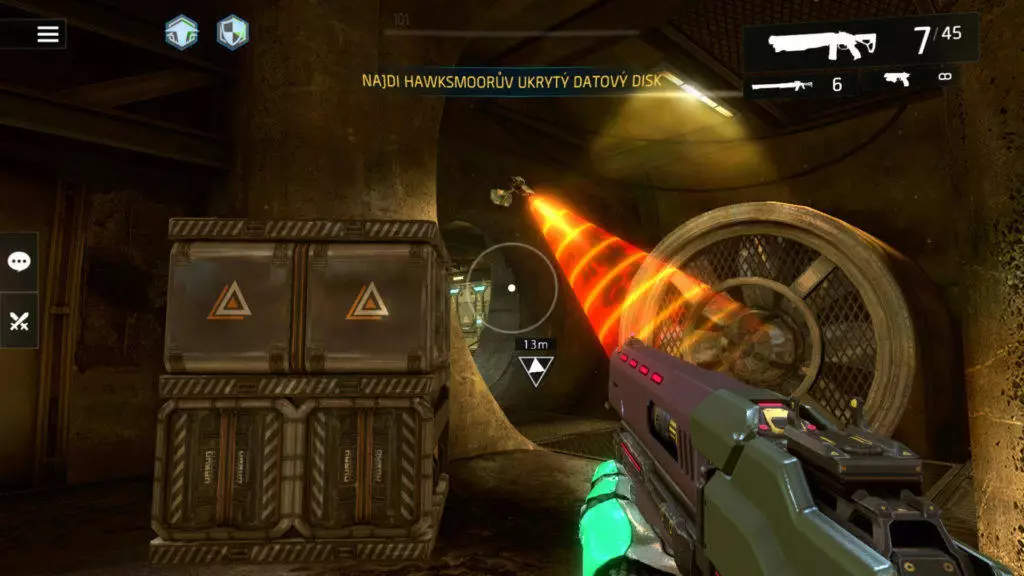Select the primary shotgun weapon panel
This screenshot has width=1024, height=576.
click(x=860, y=42)
